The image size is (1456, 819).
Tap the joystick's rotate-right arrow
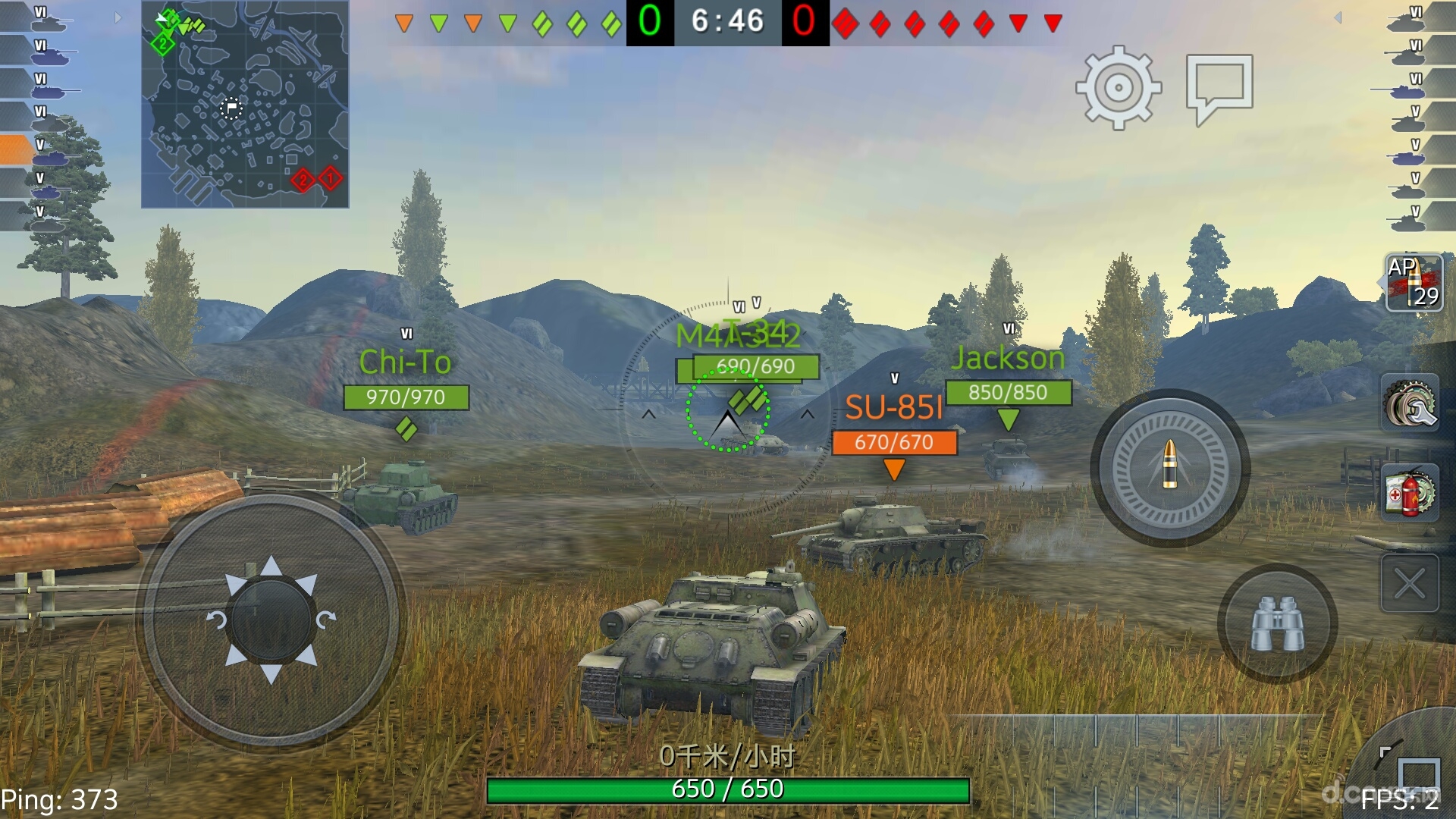tap(325, 620)
